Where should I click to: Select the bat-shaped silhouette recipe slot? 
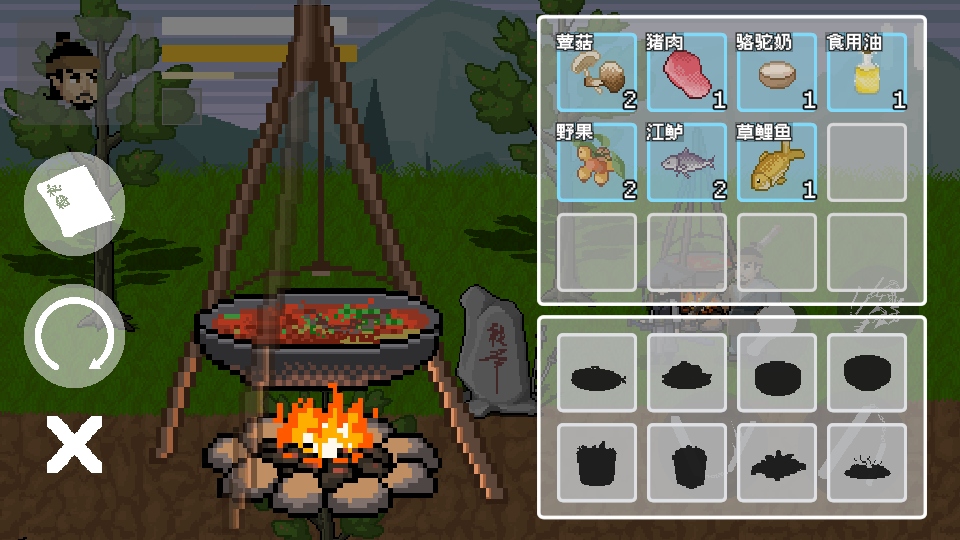pos(777,463)
